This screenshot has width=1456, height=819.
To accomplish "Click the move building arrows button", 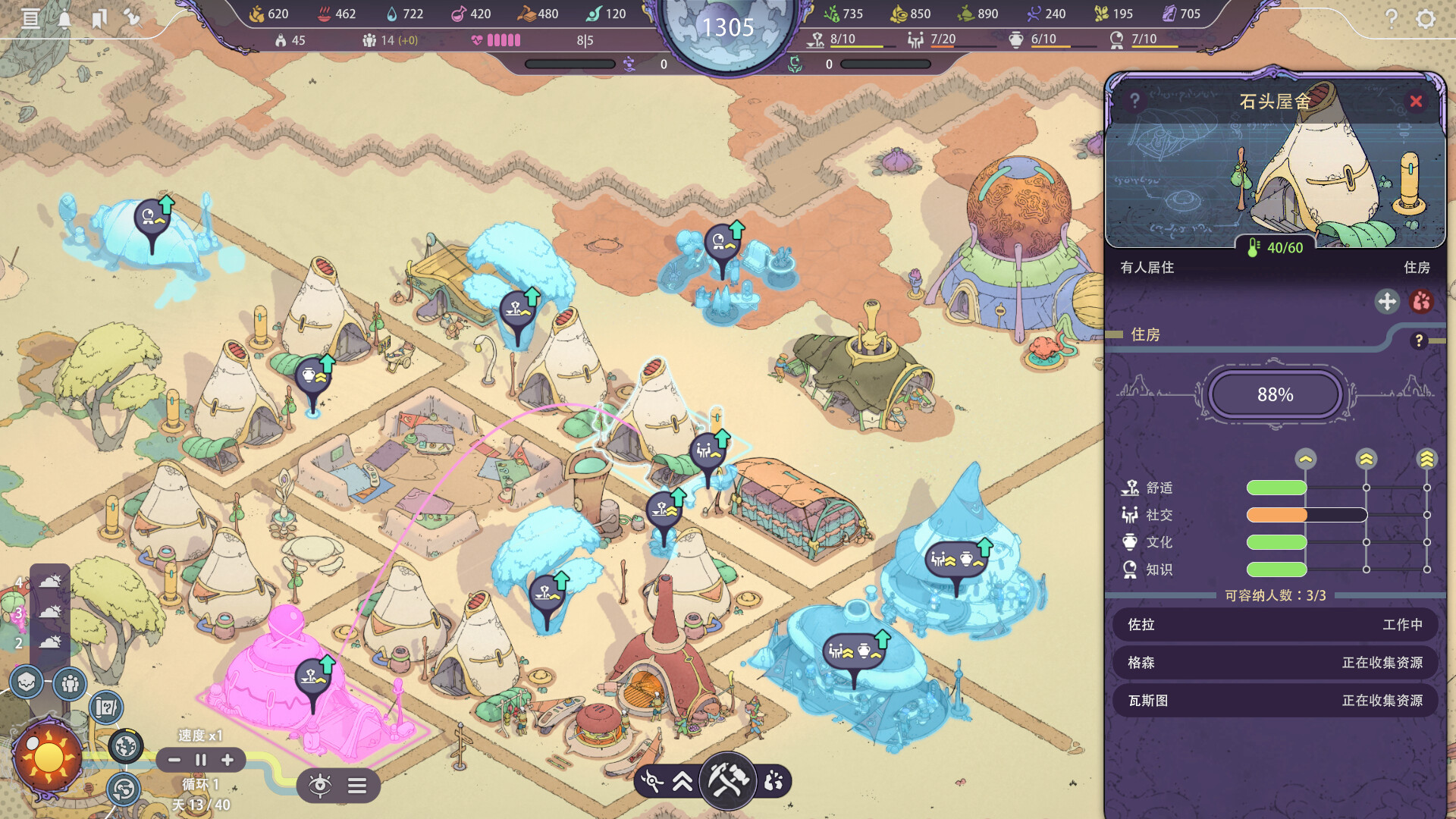I will [x=1387, y=301].
